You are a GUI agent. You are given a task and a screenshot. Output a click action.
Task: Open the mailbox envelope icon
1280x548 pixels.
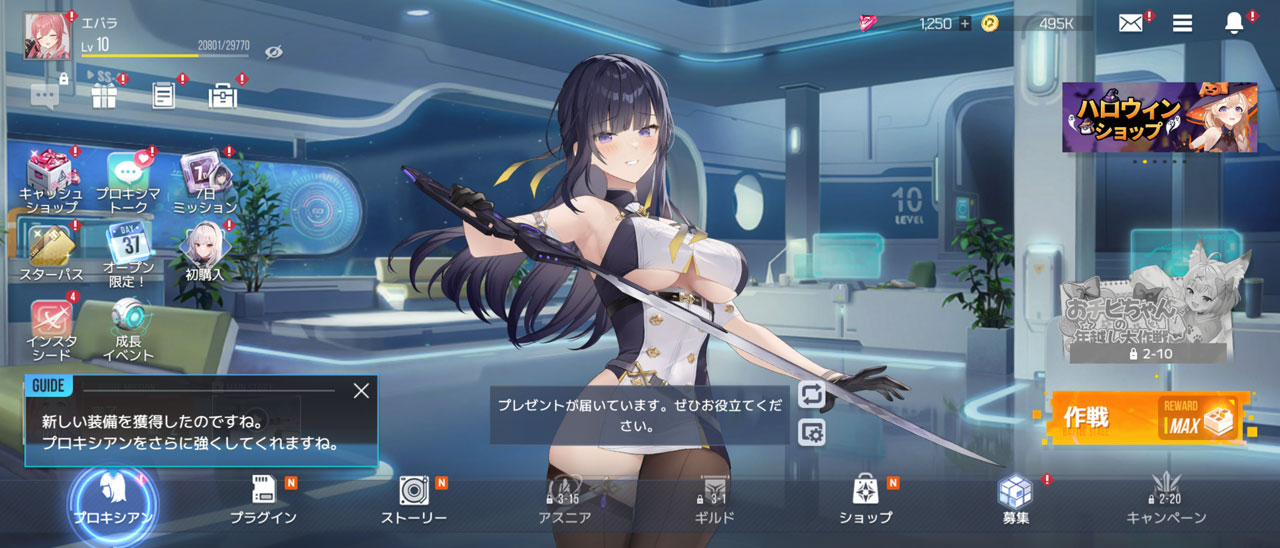pos(1130,23)
